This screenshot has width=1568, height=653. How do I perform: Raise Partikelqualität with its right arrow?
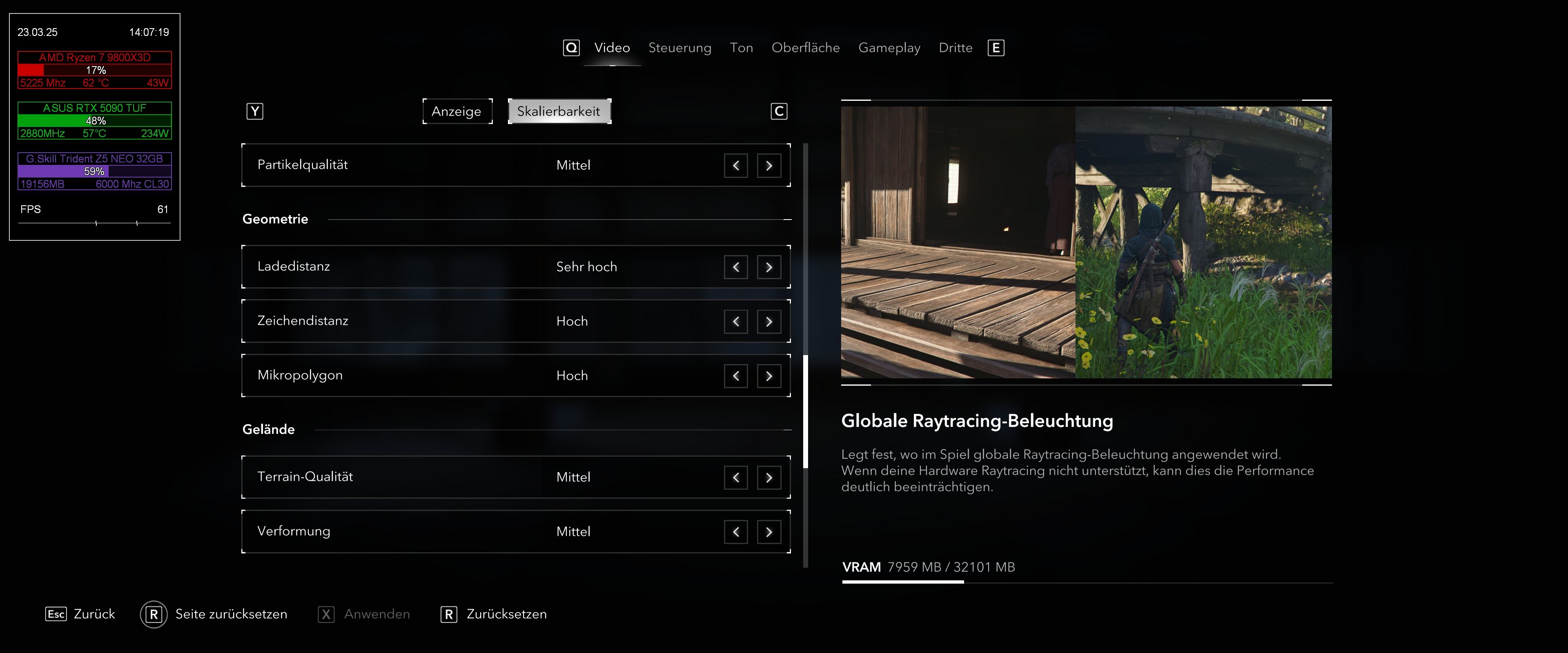[769, 166]
